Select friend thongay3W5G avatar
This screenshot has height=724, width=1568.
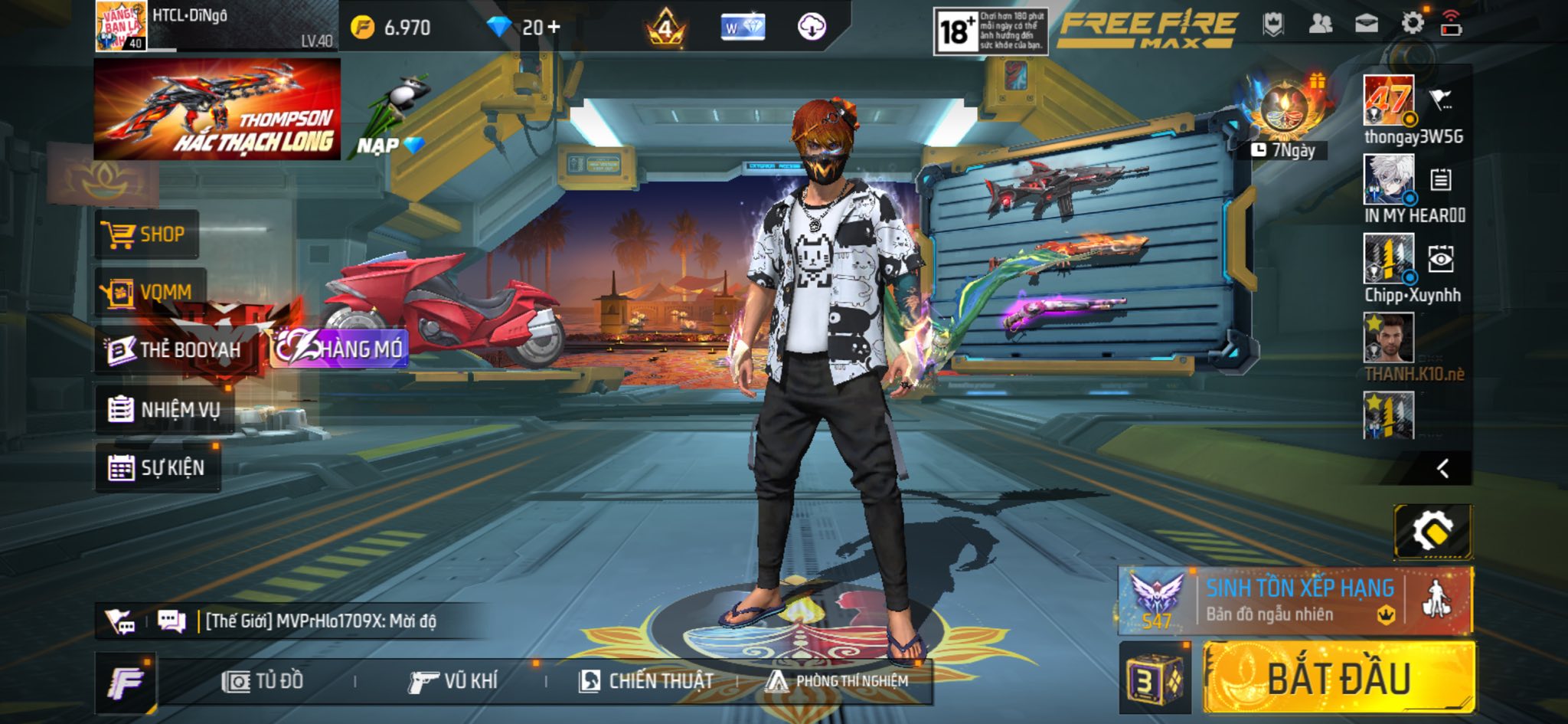point(1388,100)
